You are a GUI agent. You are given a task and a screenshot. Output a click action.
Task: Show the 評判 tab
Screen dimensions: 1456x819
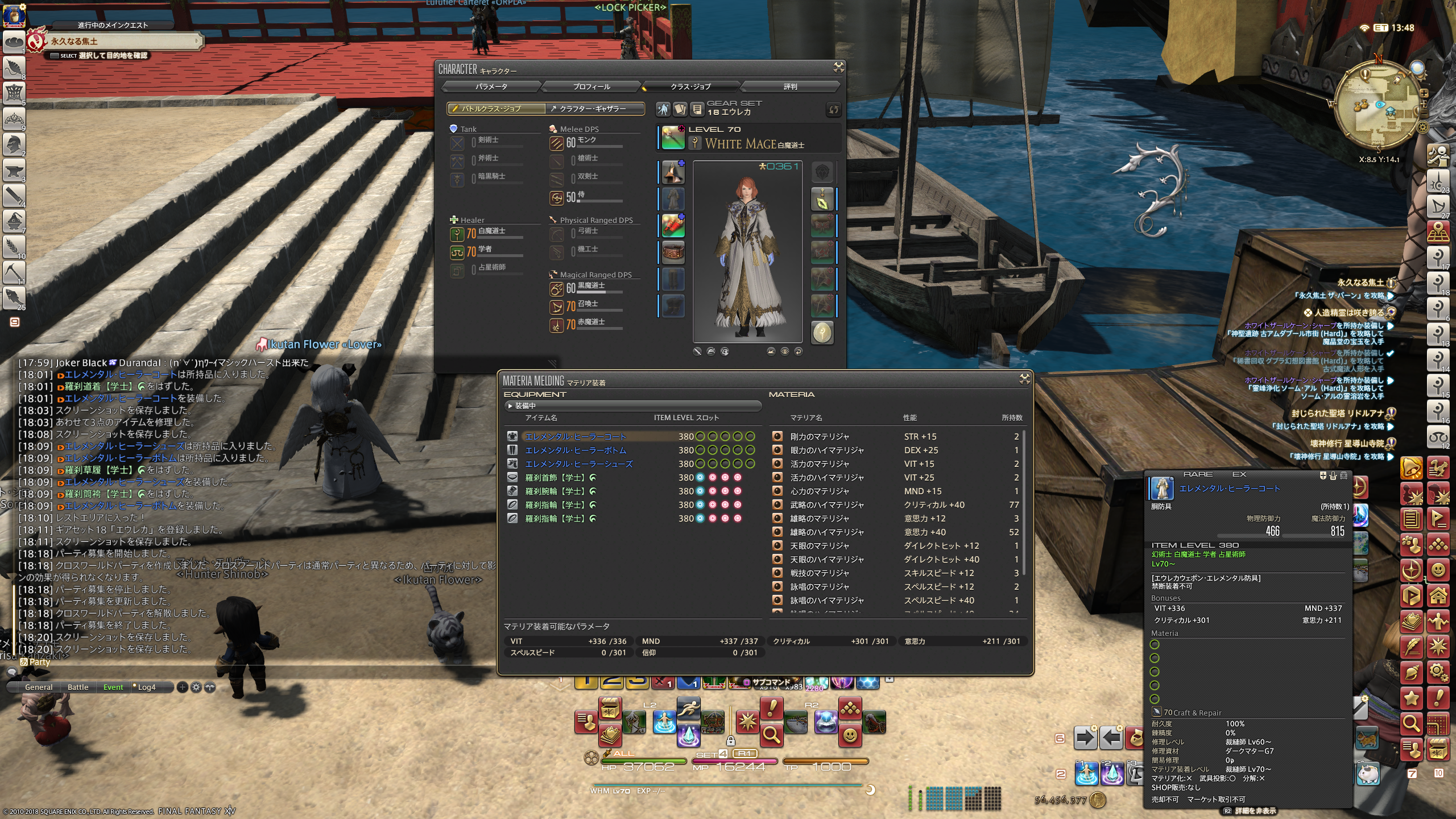click(790, 86)
